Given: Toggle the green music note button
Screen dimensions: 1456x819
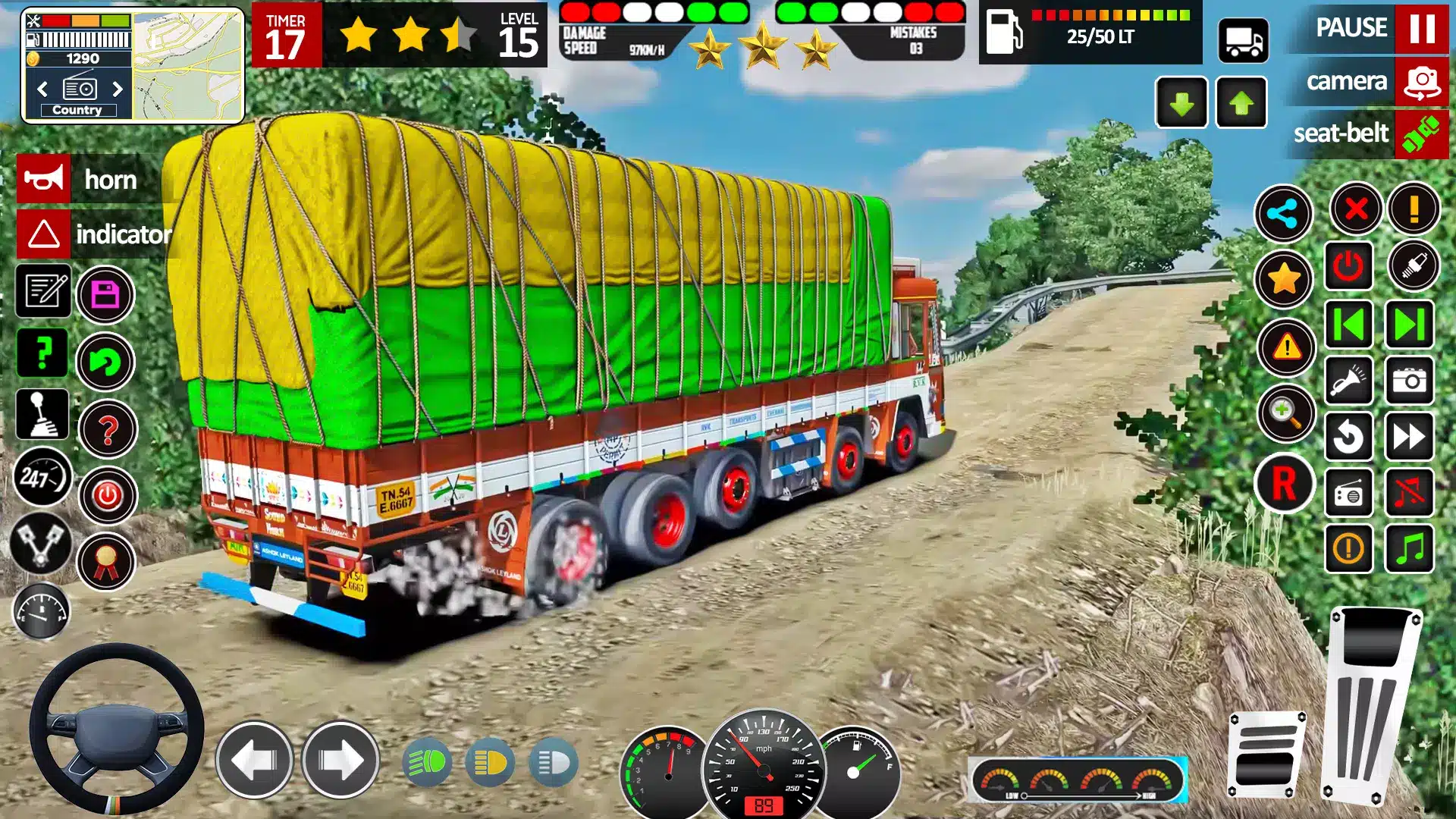Looking at the screenshot, I should coord(1410,548).
